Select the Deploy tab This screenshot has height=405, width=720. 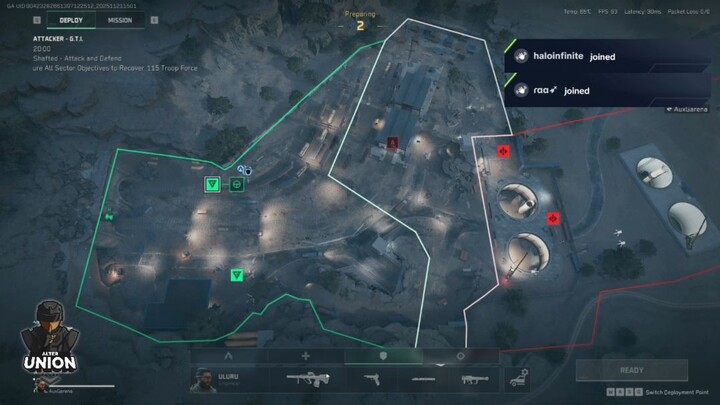click(71, 19)
